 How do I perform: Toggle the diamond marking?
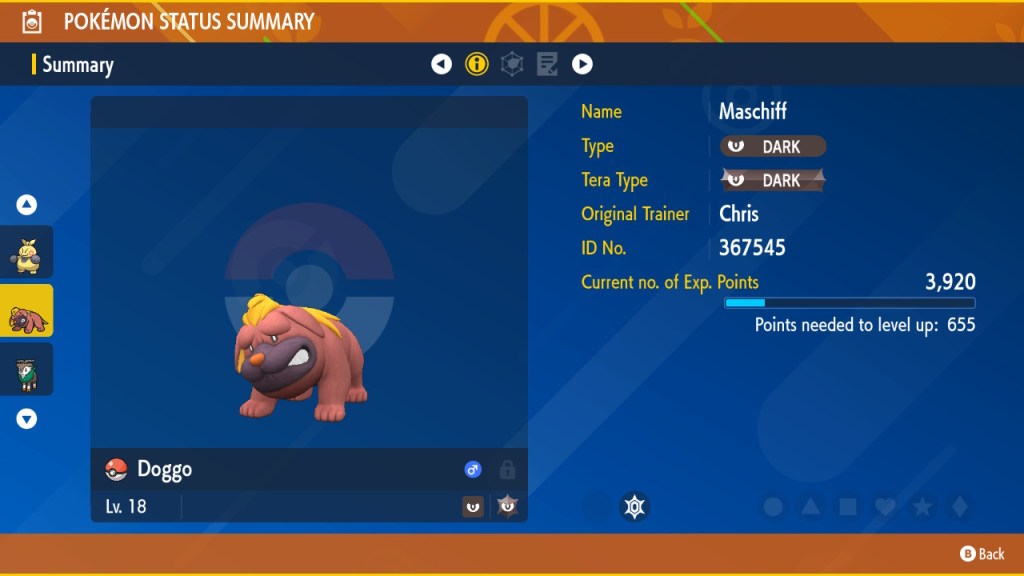(959, 507)
